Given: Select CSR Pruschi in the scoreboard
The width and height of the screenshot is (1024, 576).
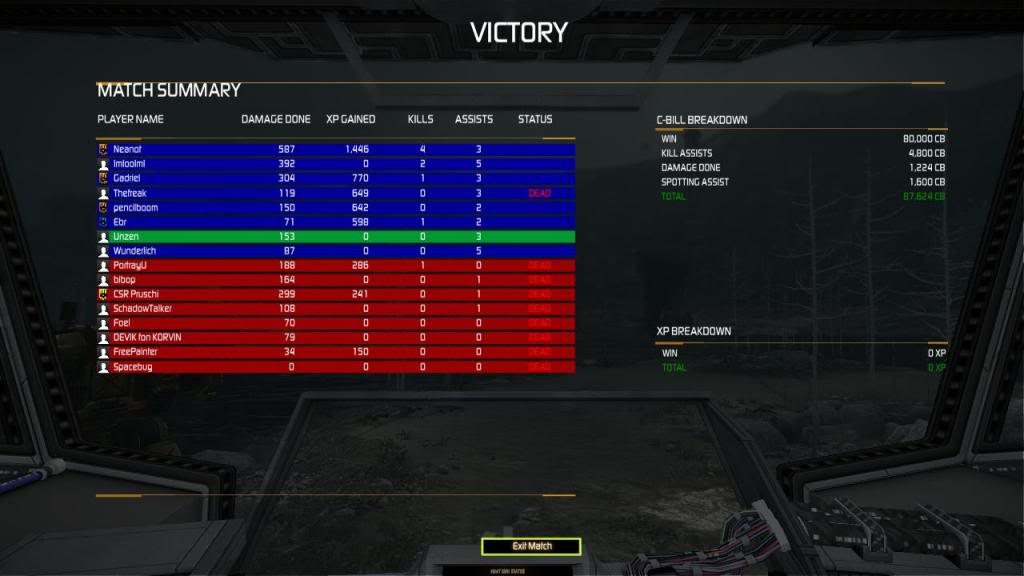Looking at the screenshot, I should pyautogui.click(x=335, y=294).
